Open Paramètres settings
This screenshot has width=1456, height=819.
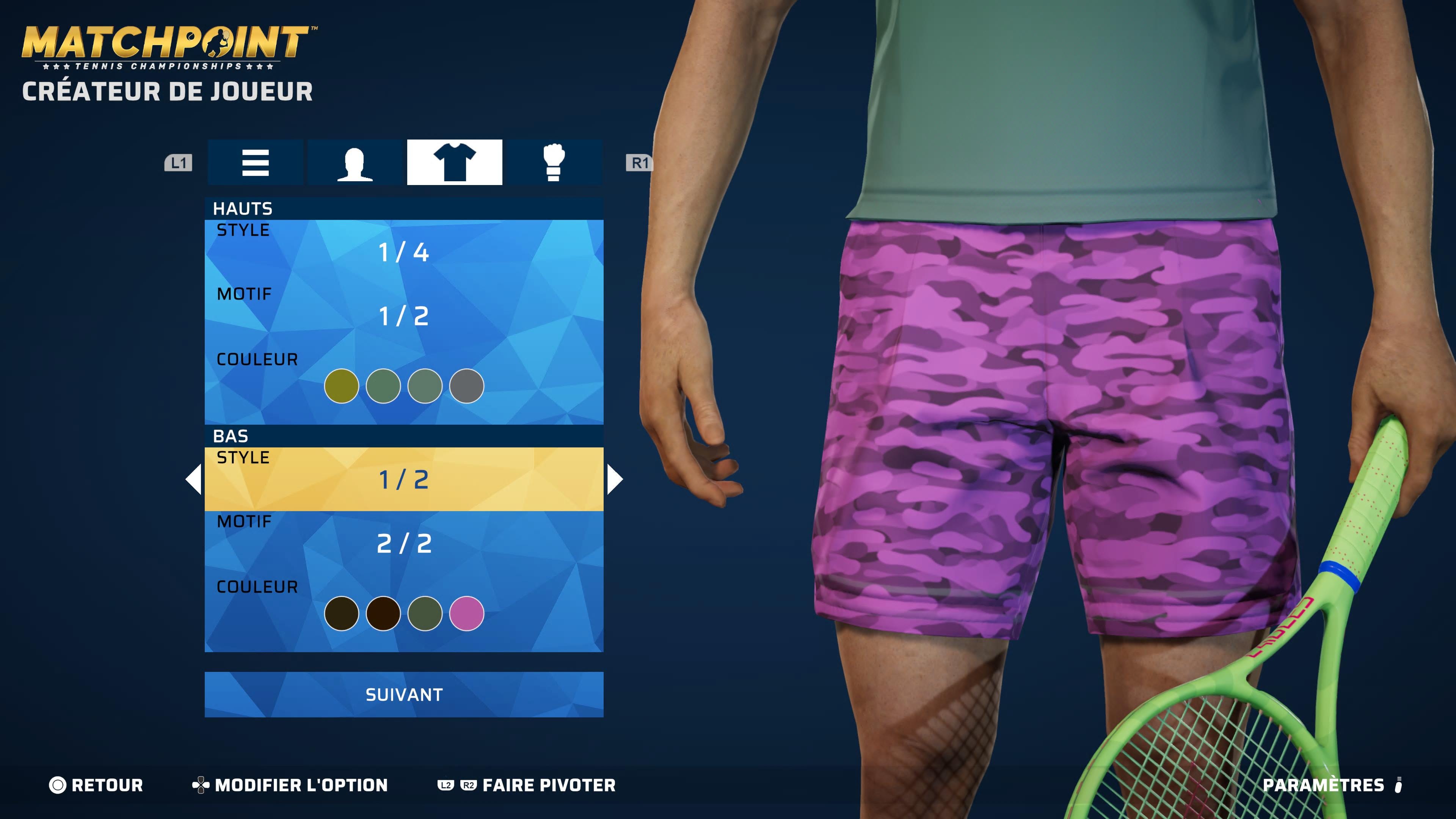click(x=1331, y=785)
